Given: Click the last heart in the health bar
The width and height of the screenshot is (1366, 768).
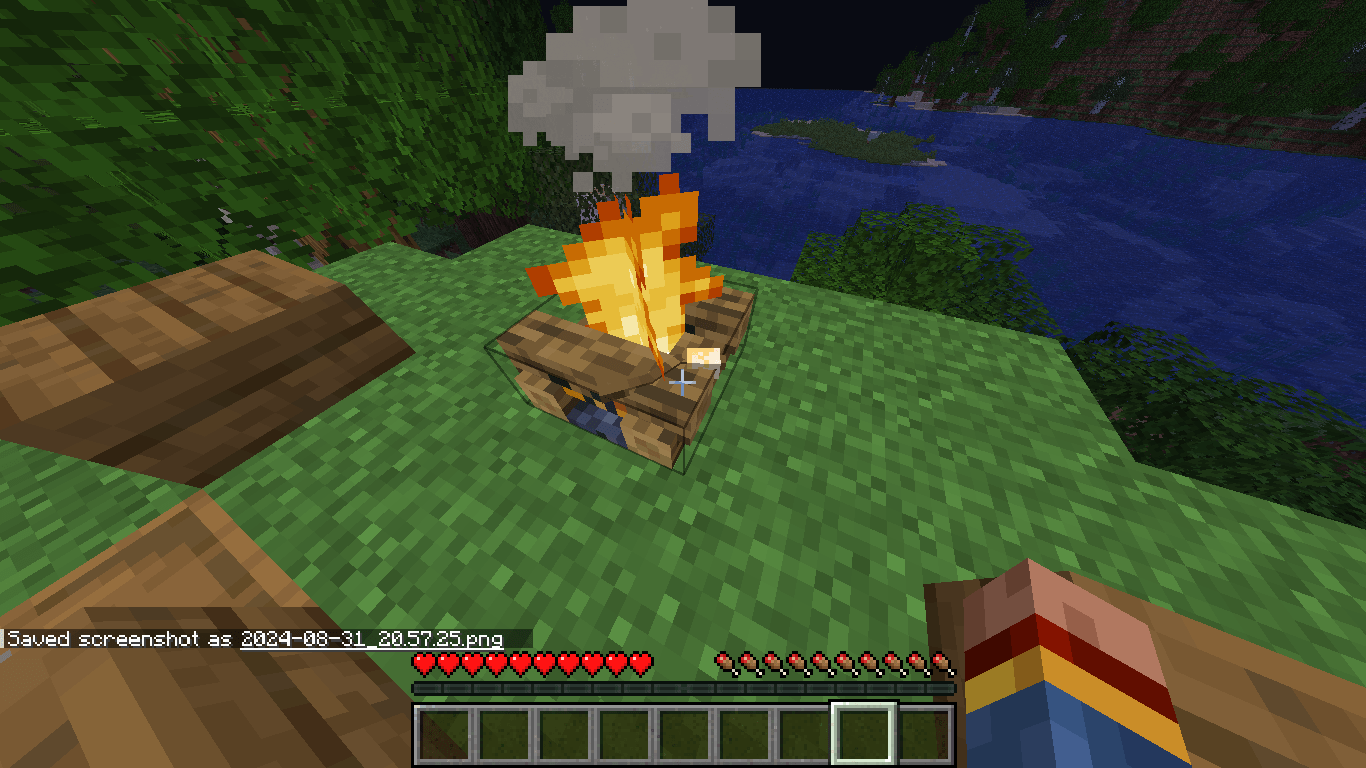Looking at the screenshot, I should [638, 661].
